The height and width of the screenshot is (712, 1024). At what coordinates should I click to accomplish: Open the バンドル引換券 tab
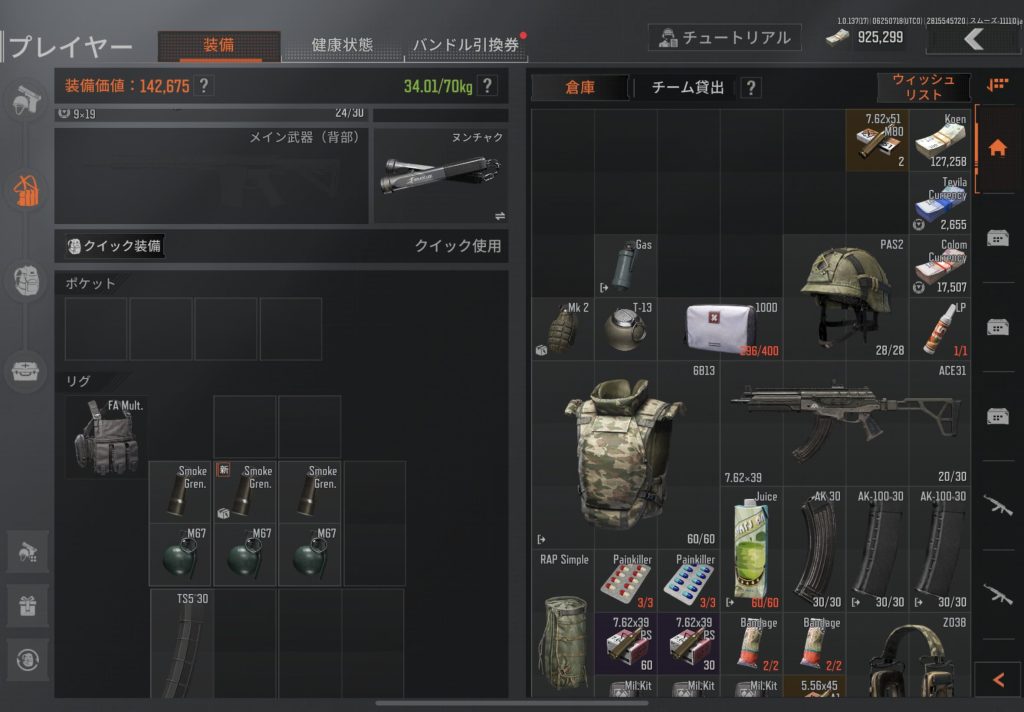(x=466, y=46)
